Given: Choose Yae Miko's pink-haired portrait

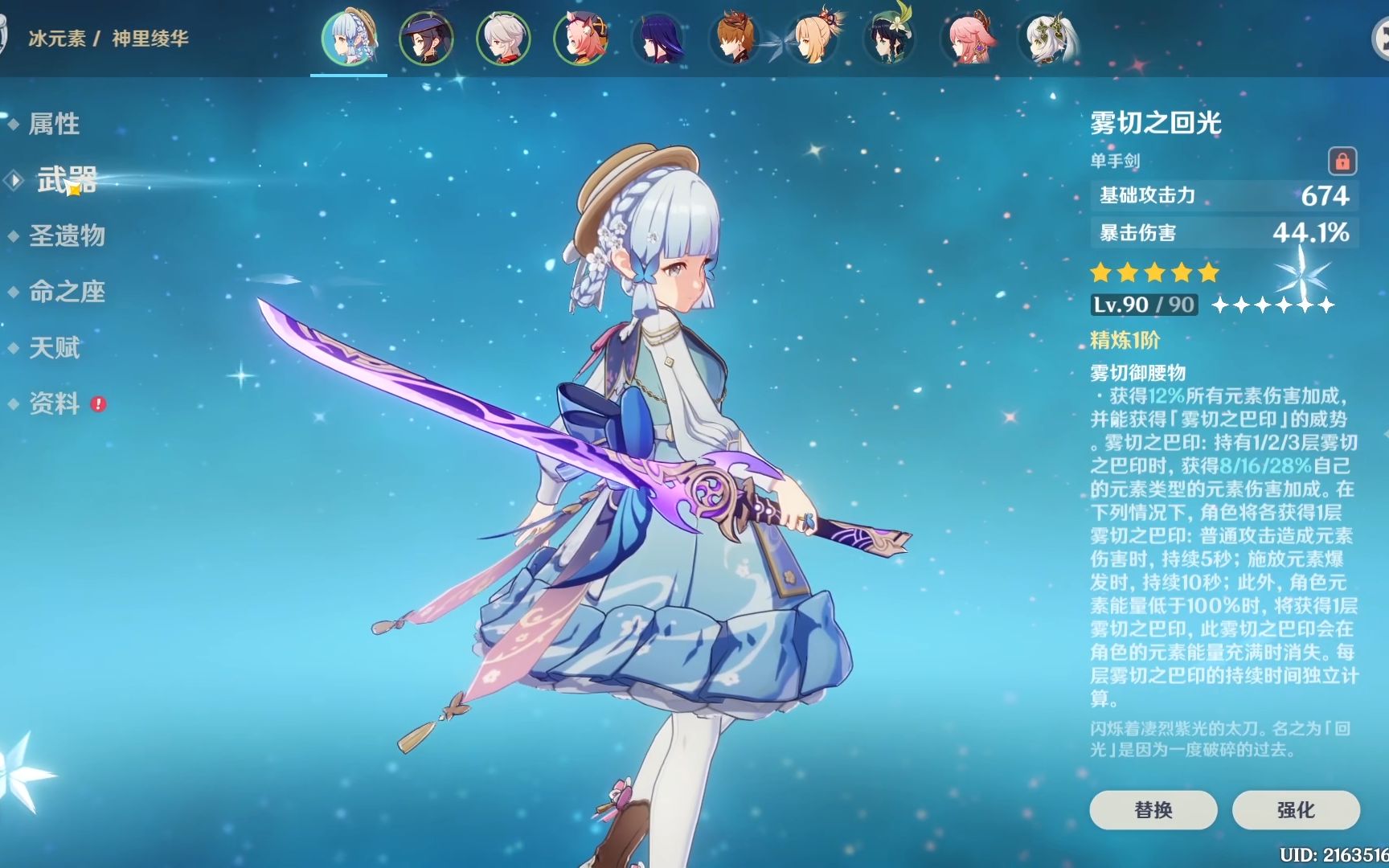Looking at the screenshot, I should (x=968, y=38).
